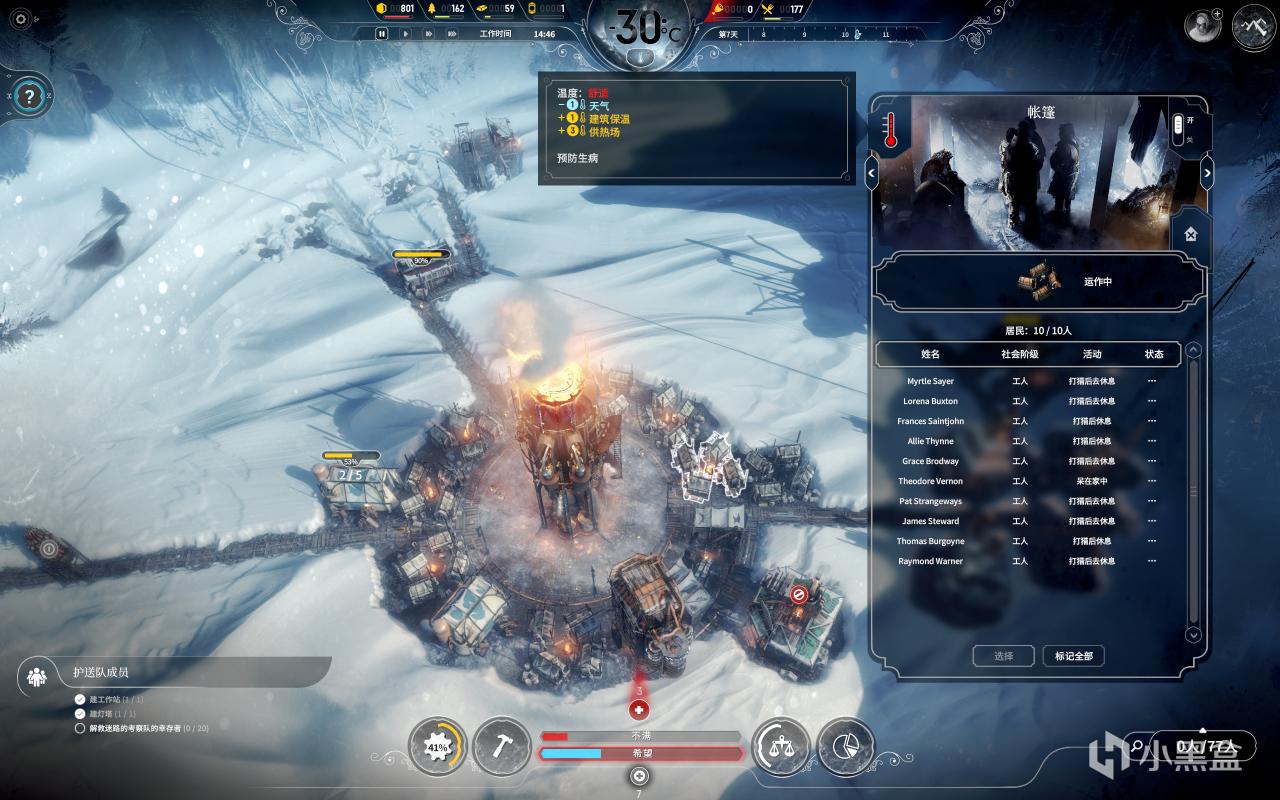Open the economy pie chart panel
This screenshot has height=800, width=1280.
click(845, 747)
